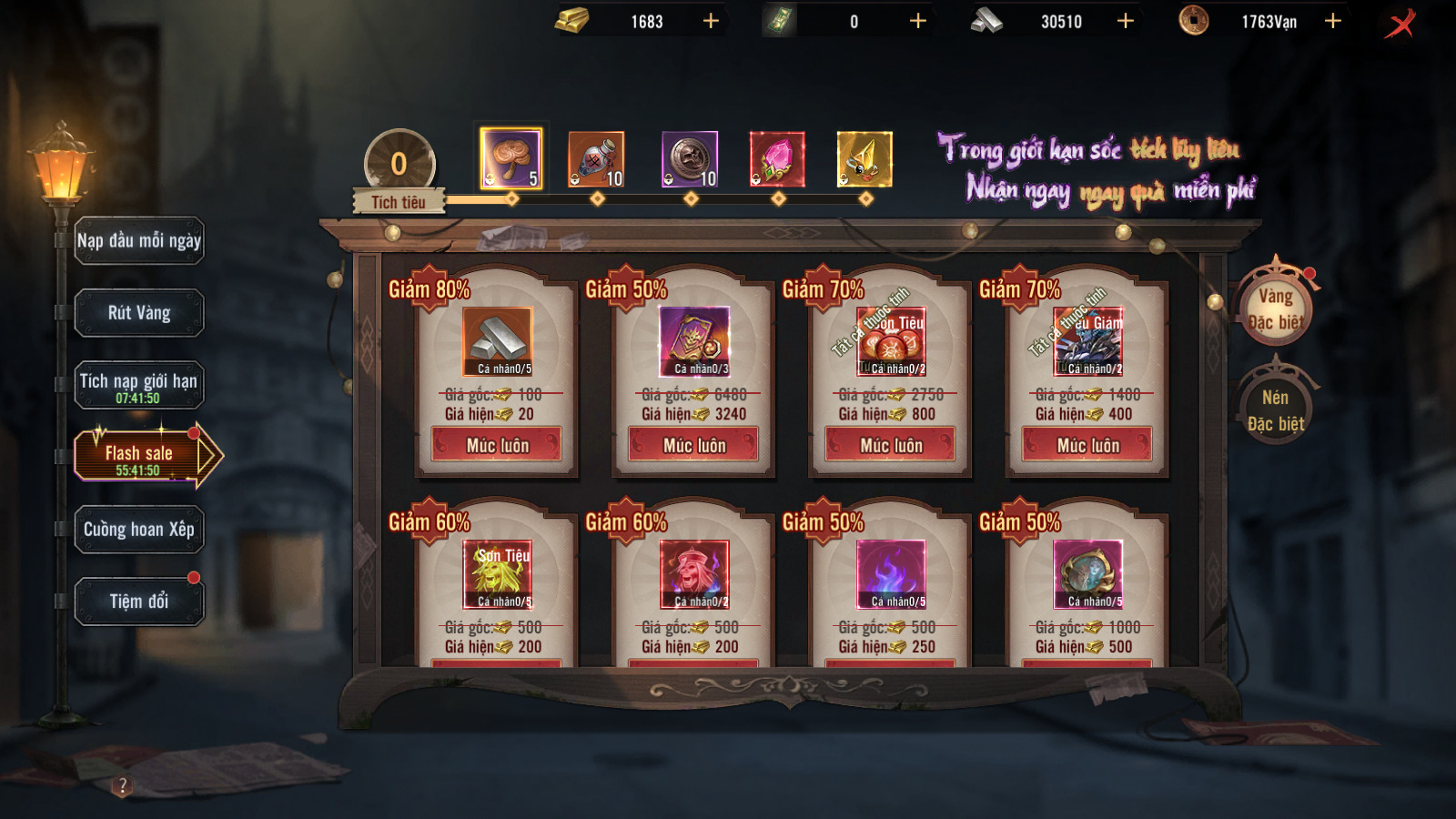Screen dimensions: 1456x819
Task: Open Tích nạp giới hạn event
Action: pos(139,386)
